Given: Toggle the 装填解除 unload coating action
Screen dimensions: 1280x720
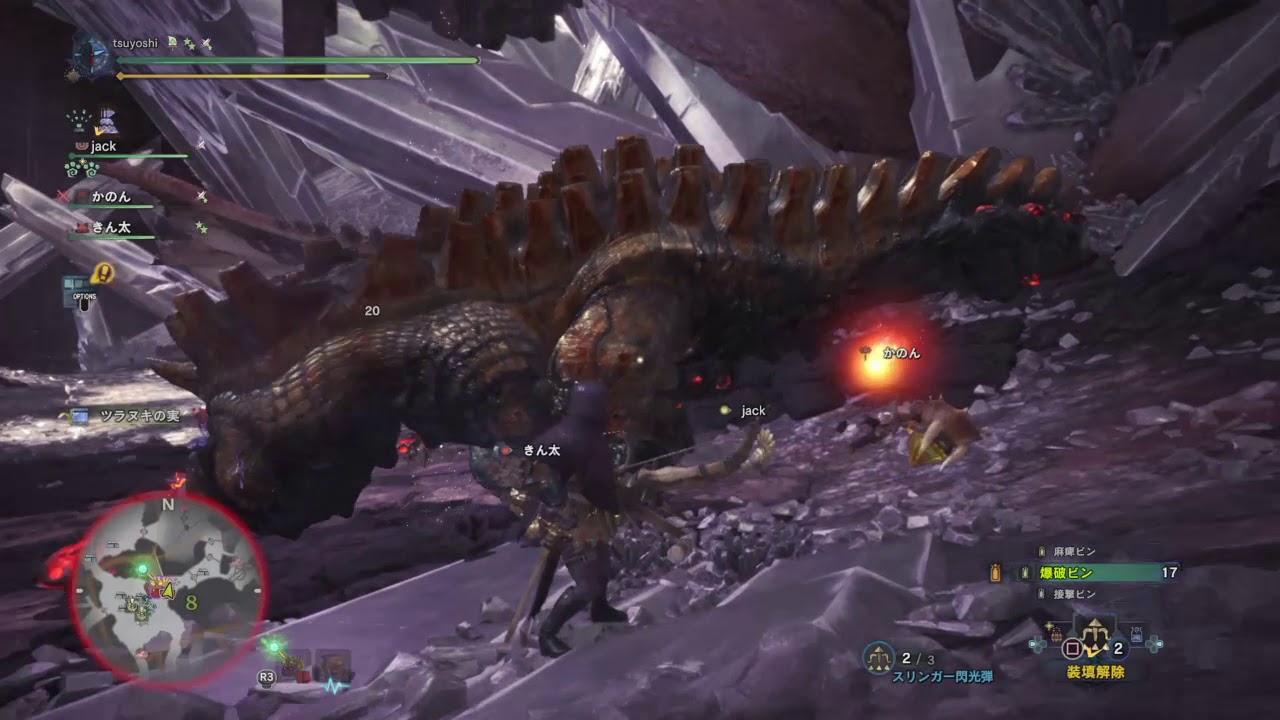Looking at the screenshot, I should pyautogui.click(x=1095, y=672).
